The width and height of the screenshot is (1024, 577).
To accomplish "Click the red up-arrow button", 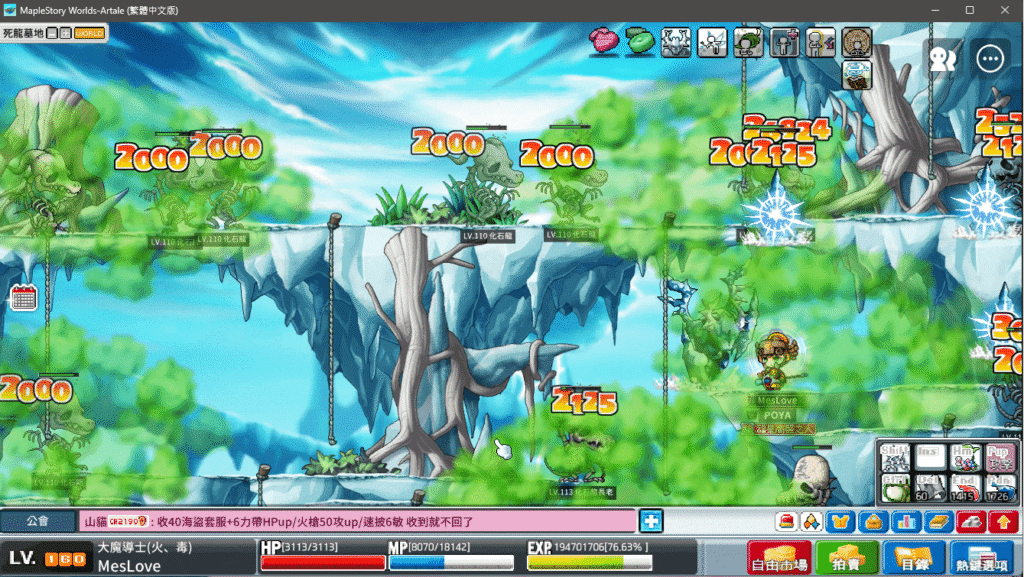I will [1003, 521].
